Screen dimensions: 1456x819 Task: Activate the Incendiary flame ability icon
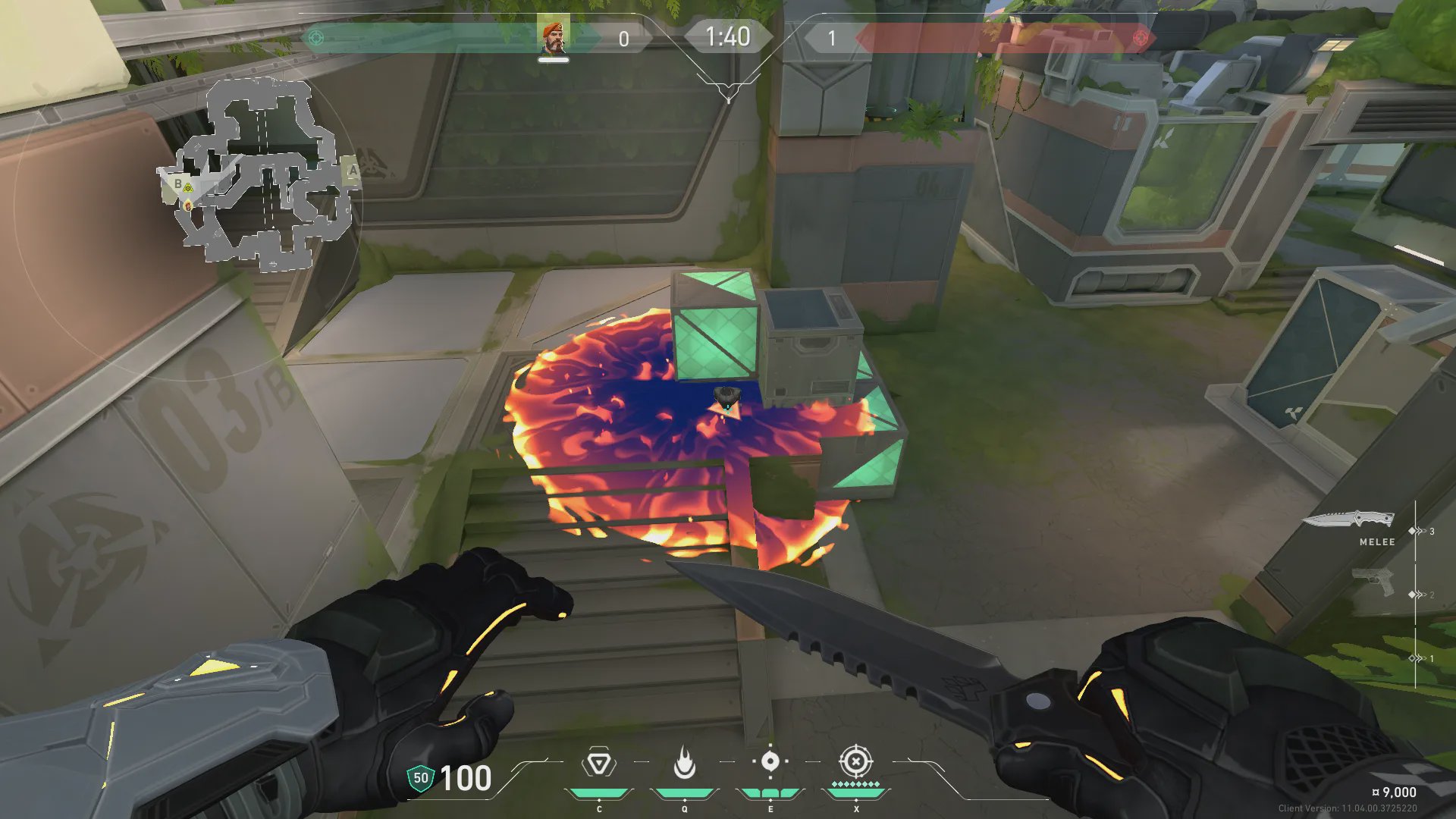pos(684,763)
